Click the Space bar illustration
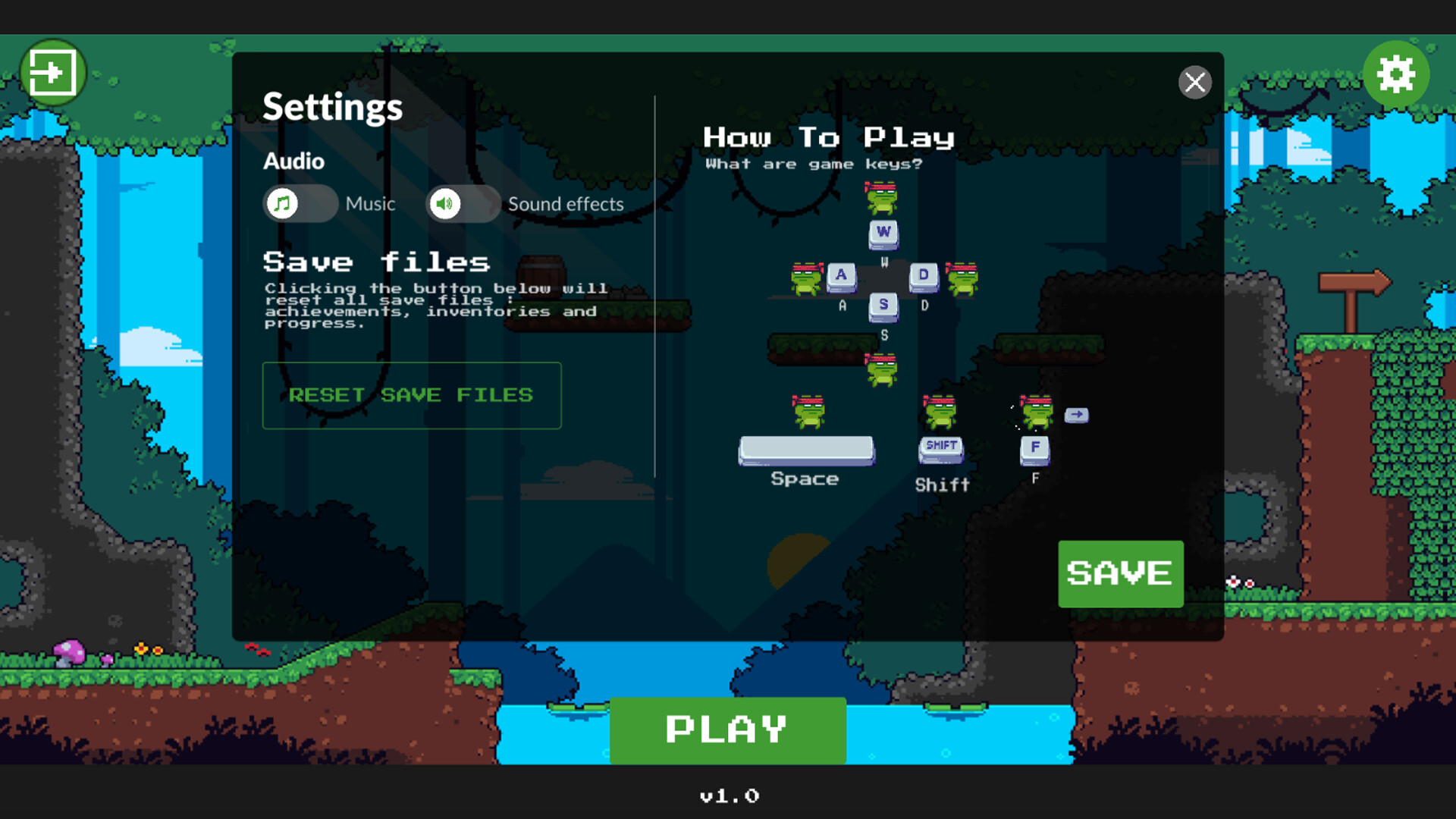 (806, 450)
